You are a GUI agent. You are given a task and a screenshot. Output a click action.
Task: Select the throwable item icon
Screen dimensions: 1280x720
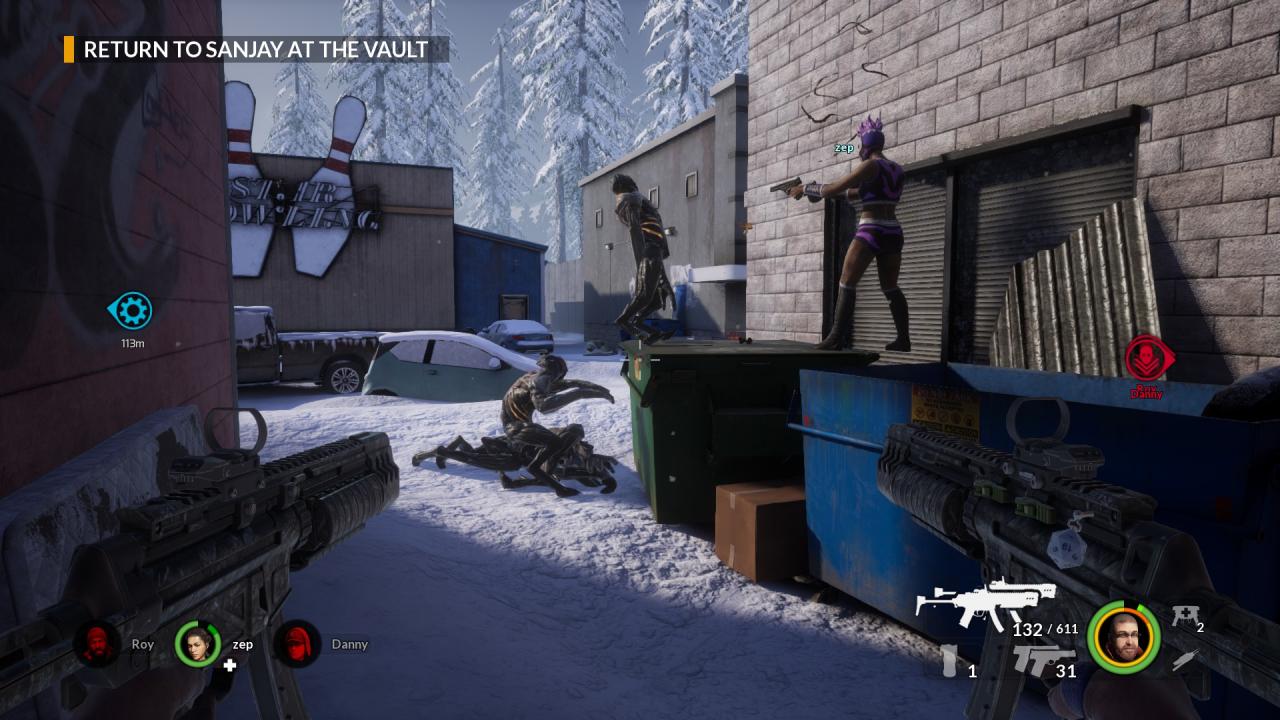[949, 662]
